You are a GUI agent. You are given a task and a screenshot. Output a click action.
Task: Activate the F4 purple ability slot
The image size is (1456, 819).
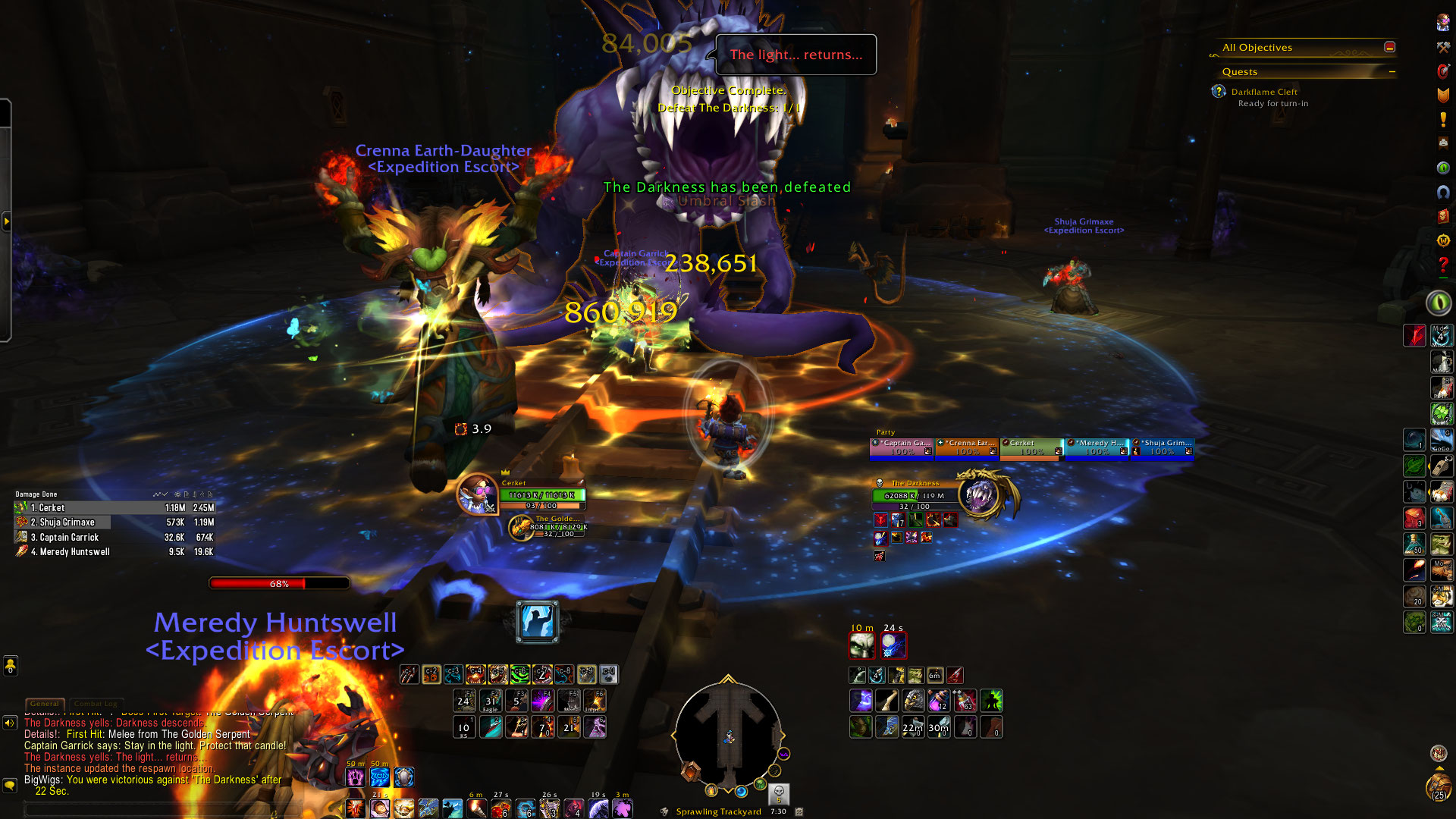pos(542,700)
